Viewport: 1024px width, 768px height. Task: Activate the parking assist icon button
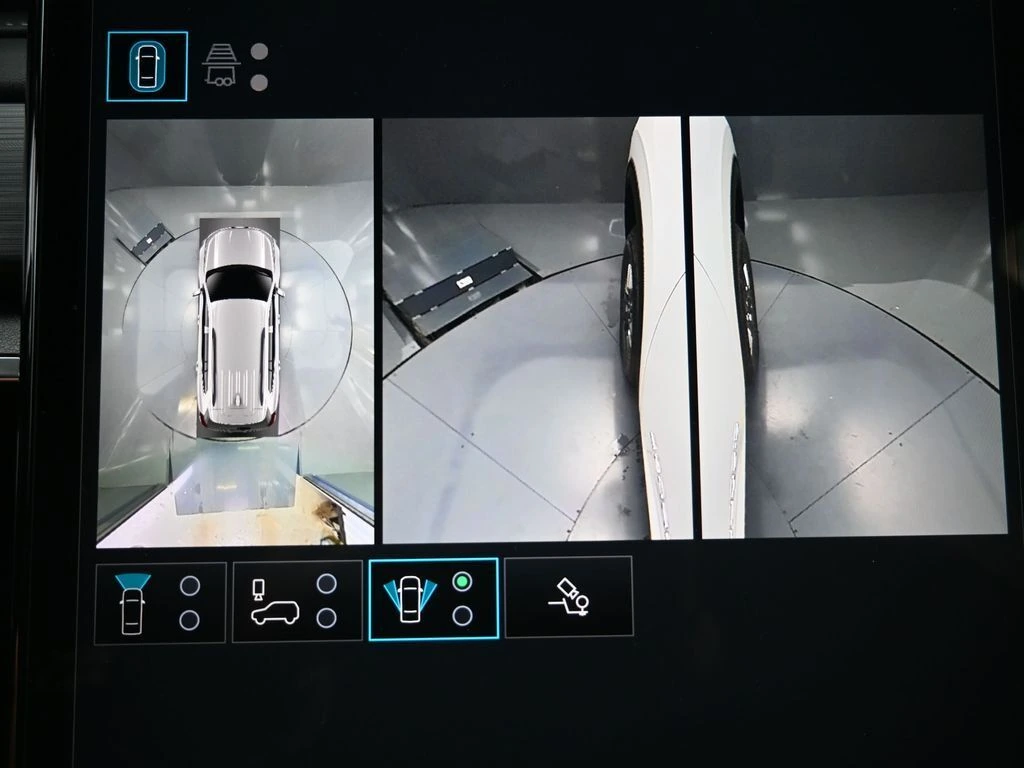click(x=568, y=597)
